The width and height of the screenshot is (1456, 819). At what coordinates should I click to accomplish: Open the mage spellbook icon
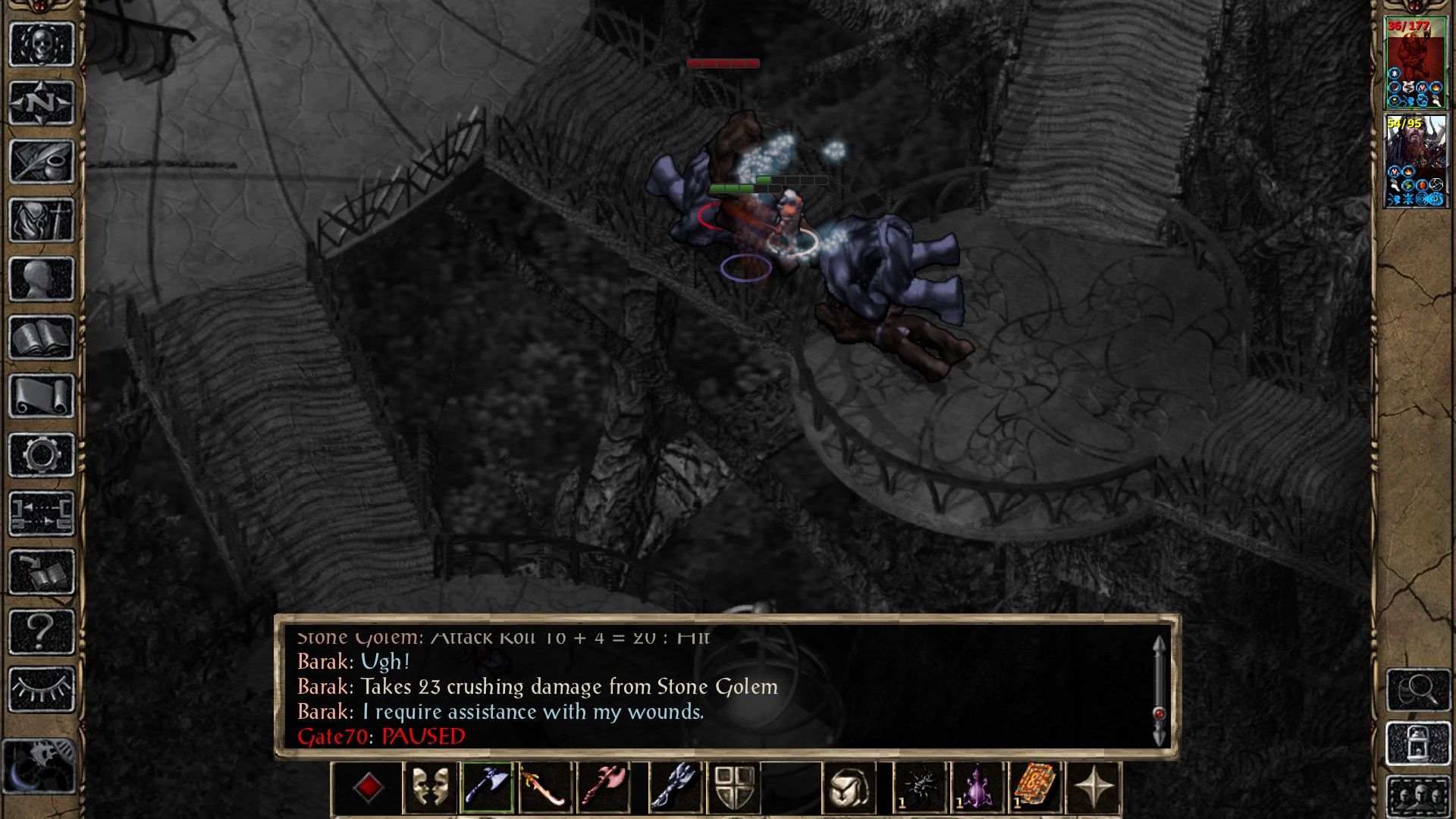click(42, 336)
